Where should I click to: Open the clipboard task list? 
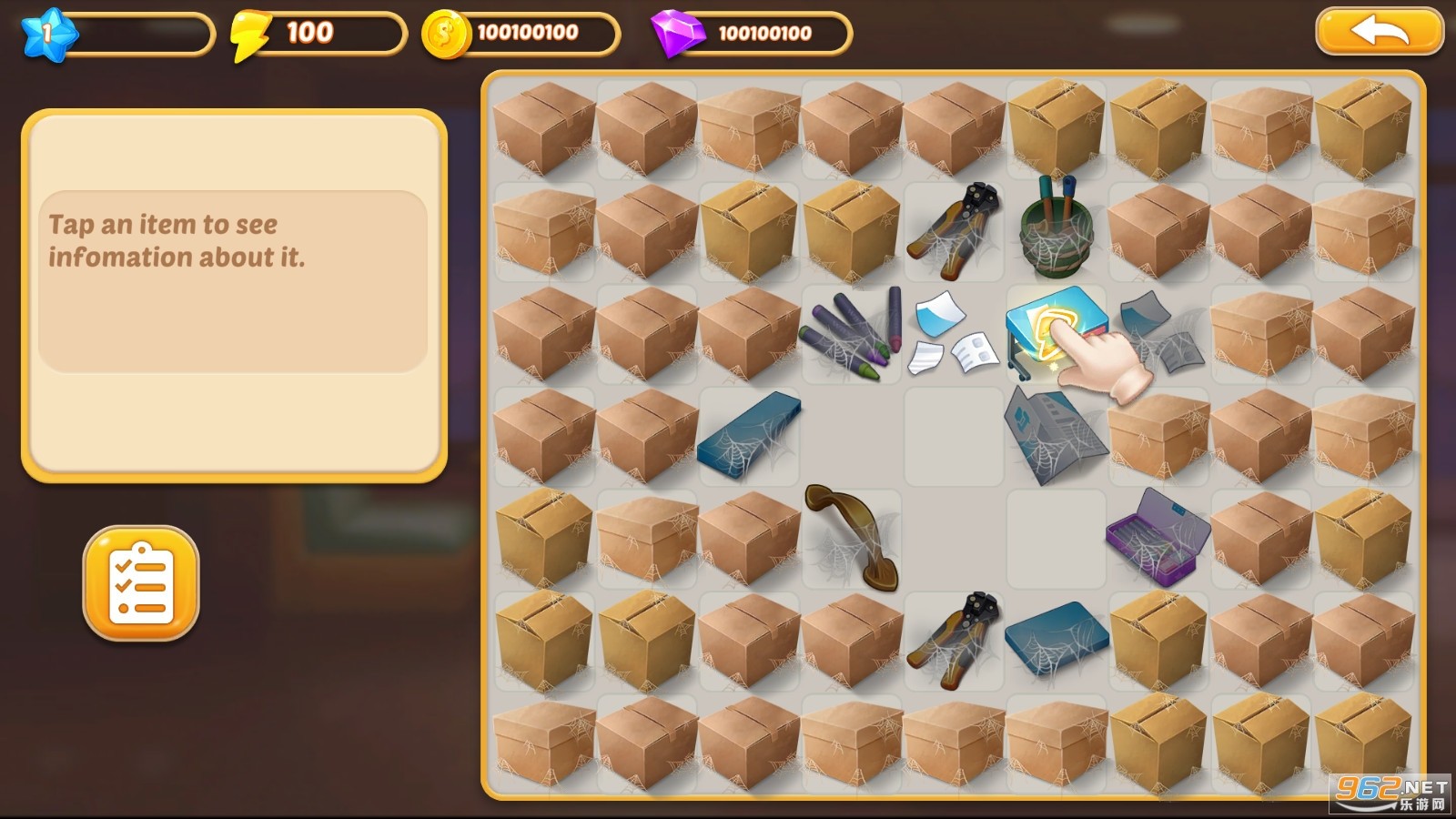(x=141, y=583)
